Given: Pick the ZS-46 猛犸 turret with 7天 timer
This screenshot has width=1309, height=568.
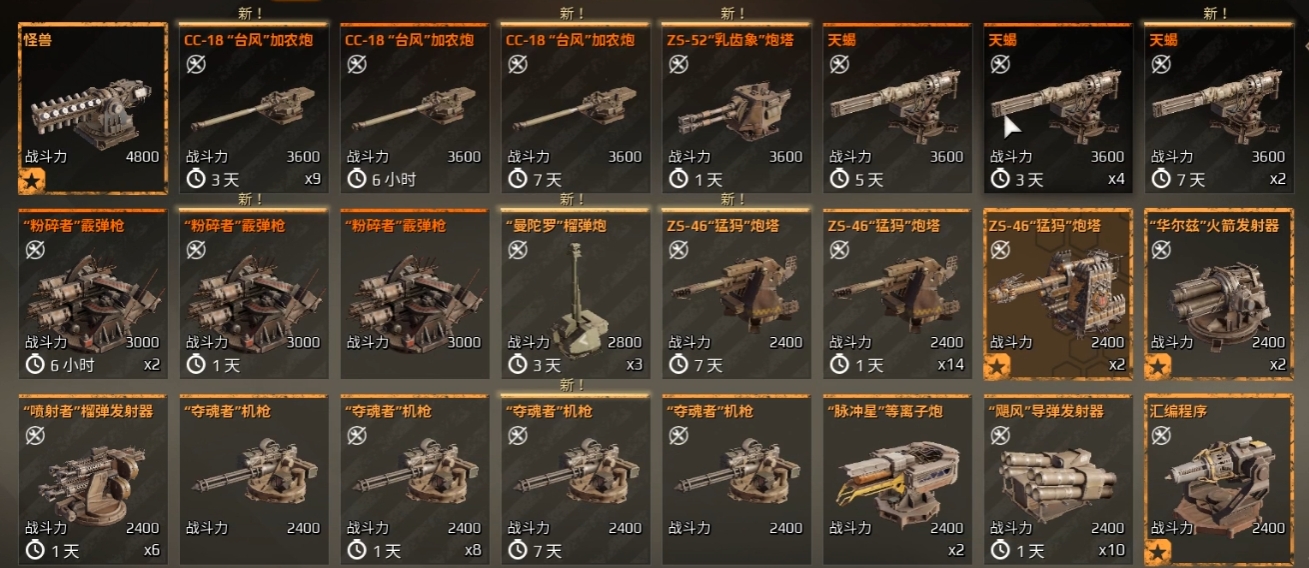Looking at the screenshot, I should pos(735,294).
